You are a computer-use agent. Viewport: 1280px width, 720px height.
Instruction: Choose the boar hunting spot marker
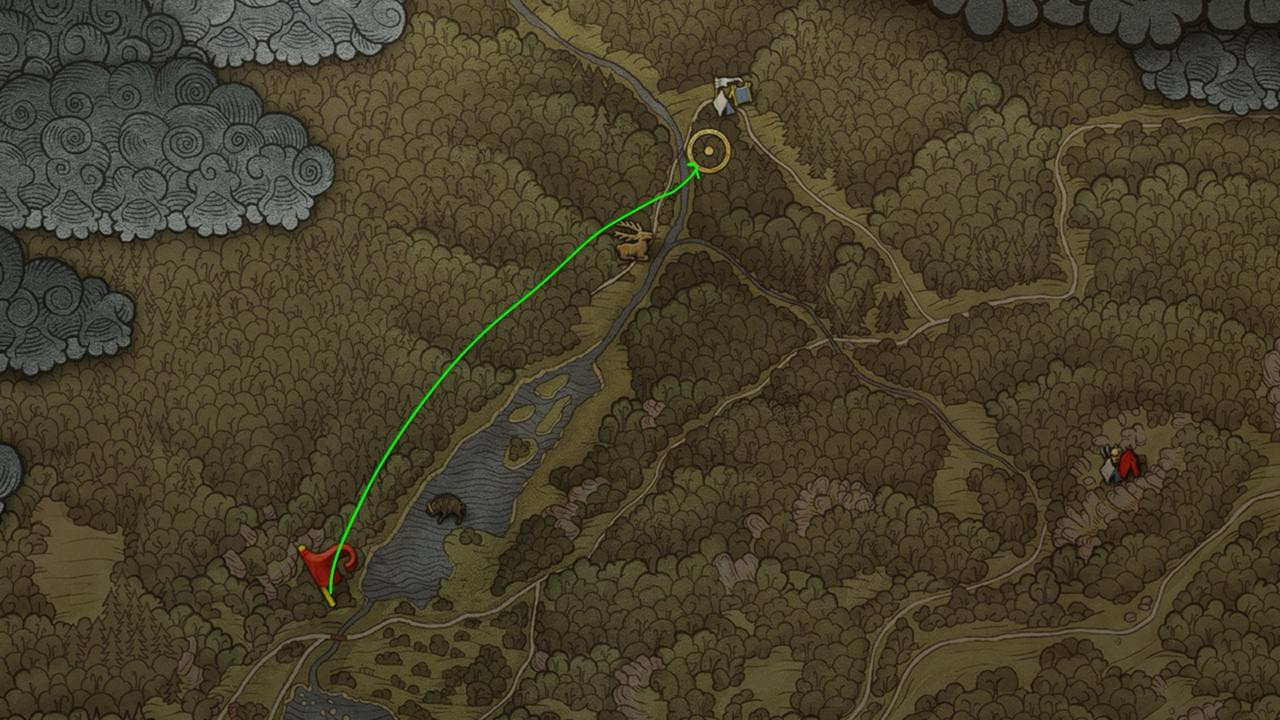click(x=446, y=509)
